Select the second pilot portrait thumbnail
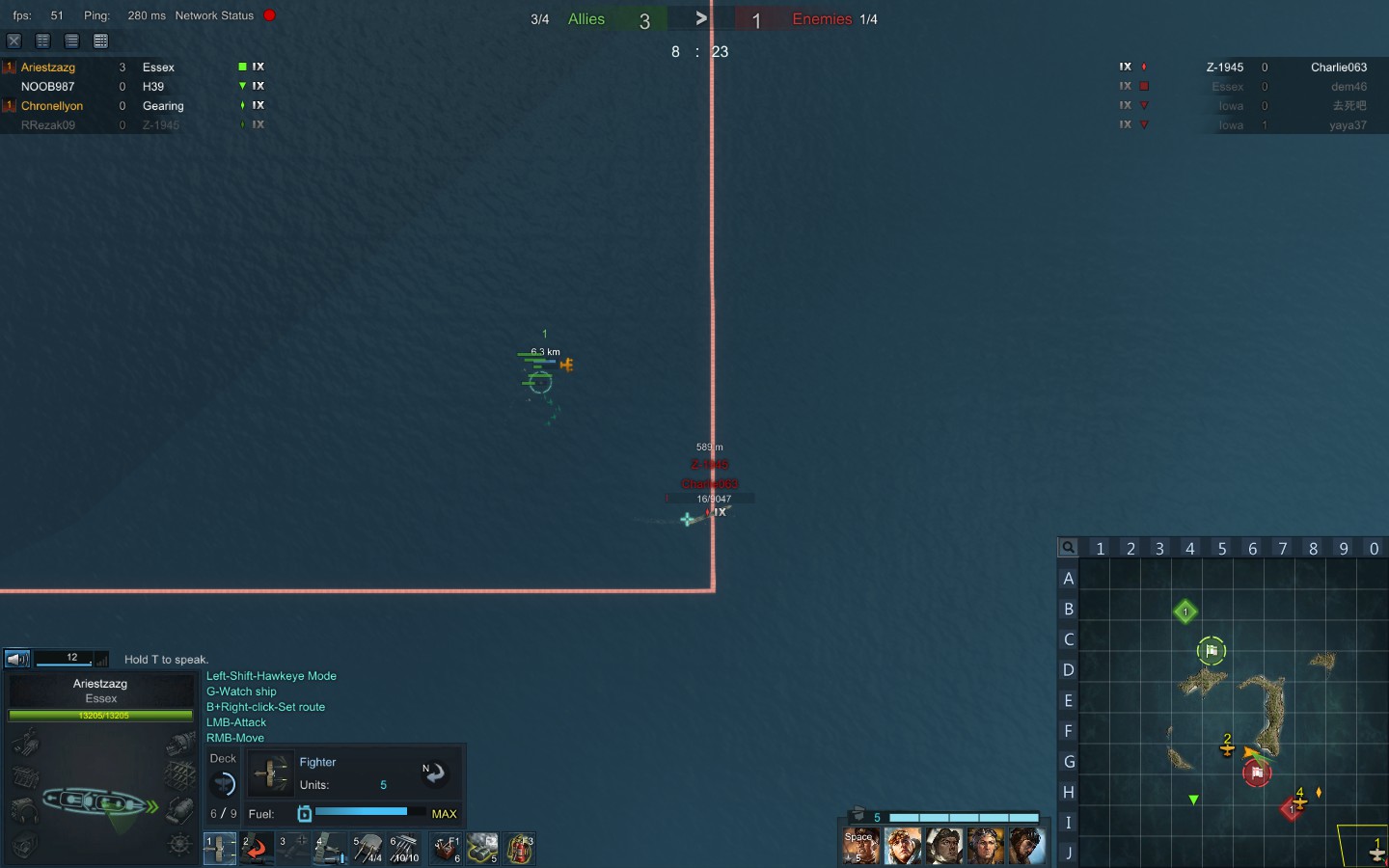Viewport: 1389px width, 868px height. (x=902, y=846)
